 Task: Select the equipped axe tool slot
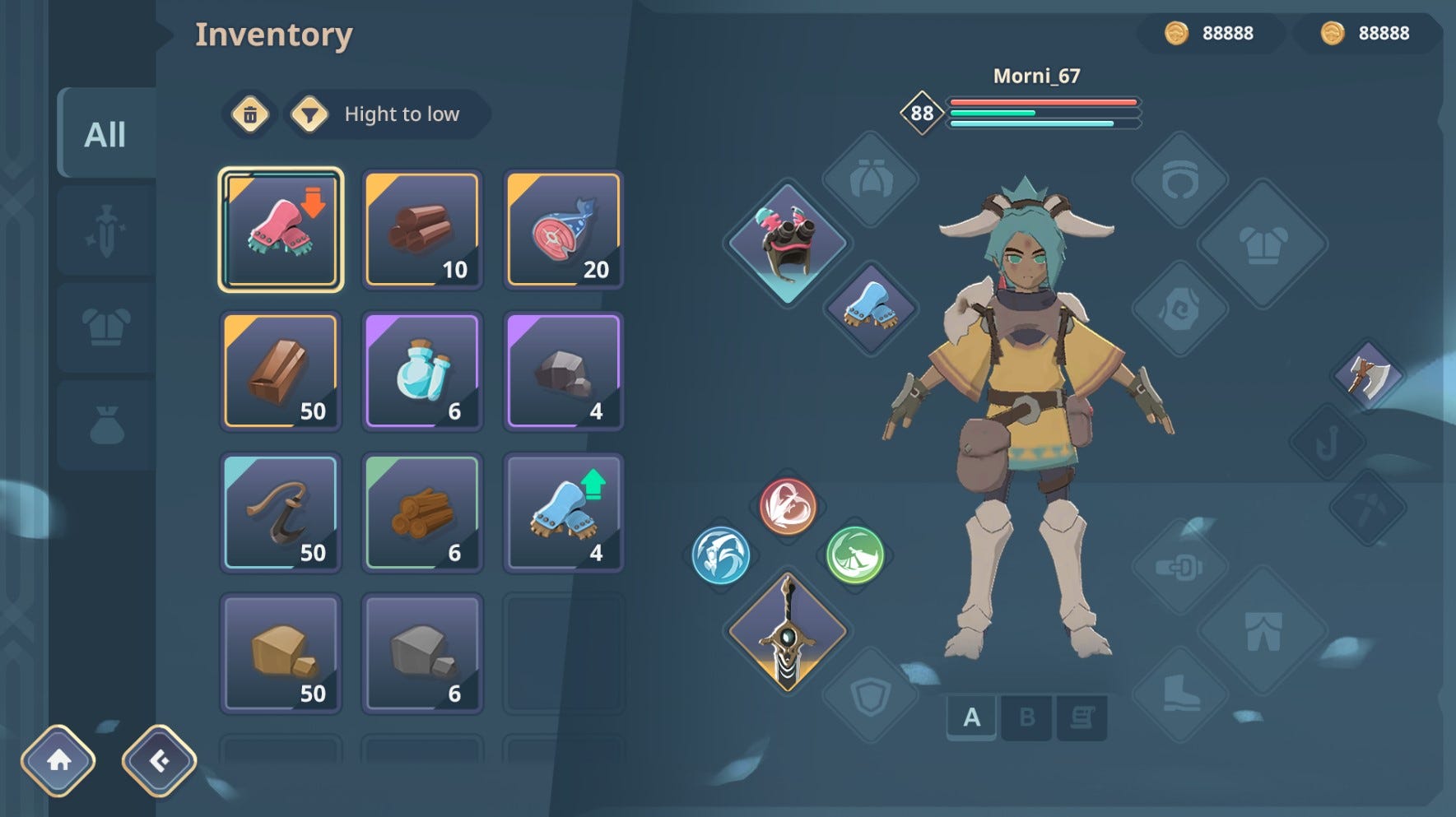click(x=1368, y=376)
